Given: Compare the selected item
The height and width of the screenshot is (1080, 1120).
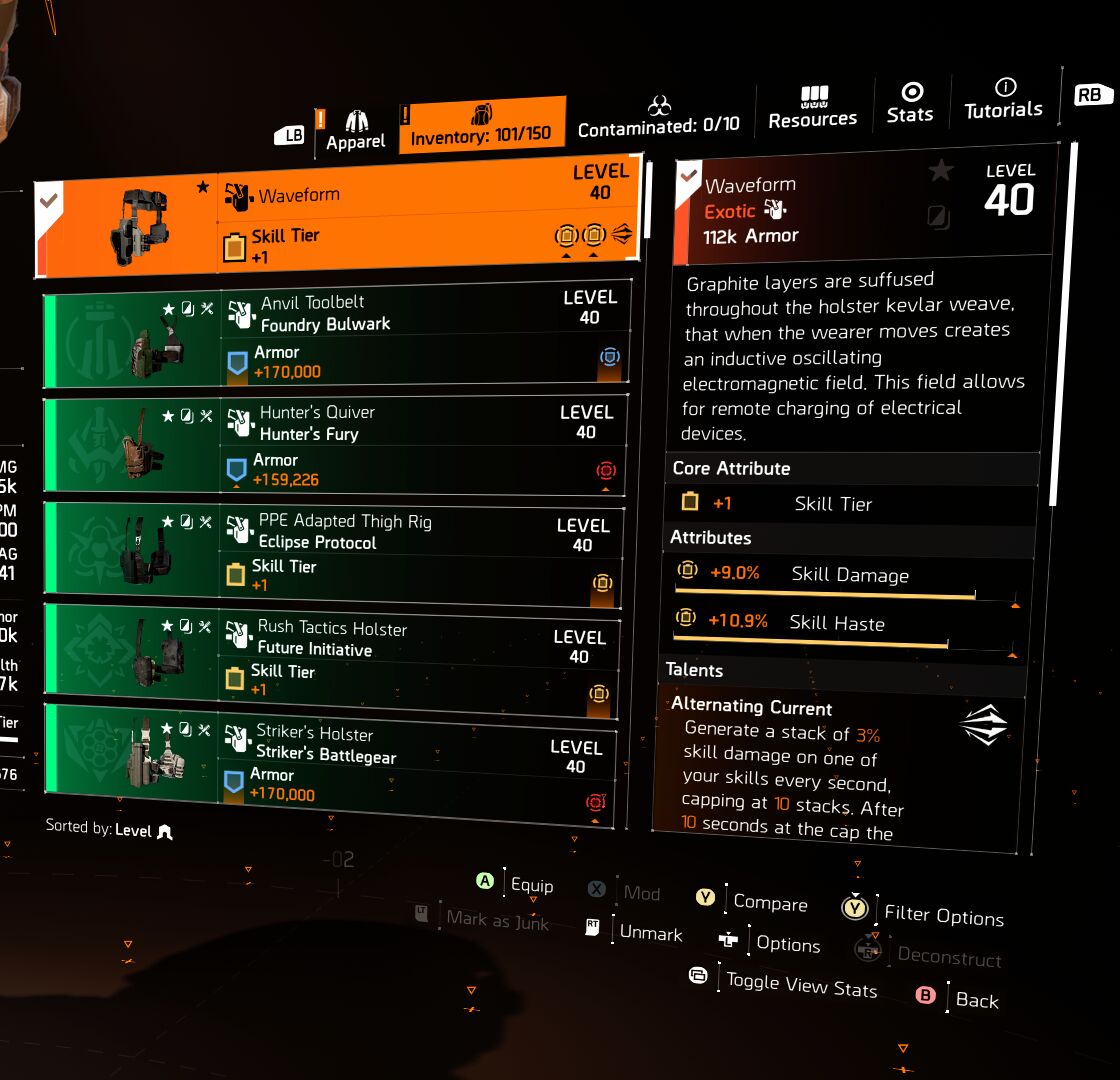Looking at the screenshot, I should [x=769, y=902].
